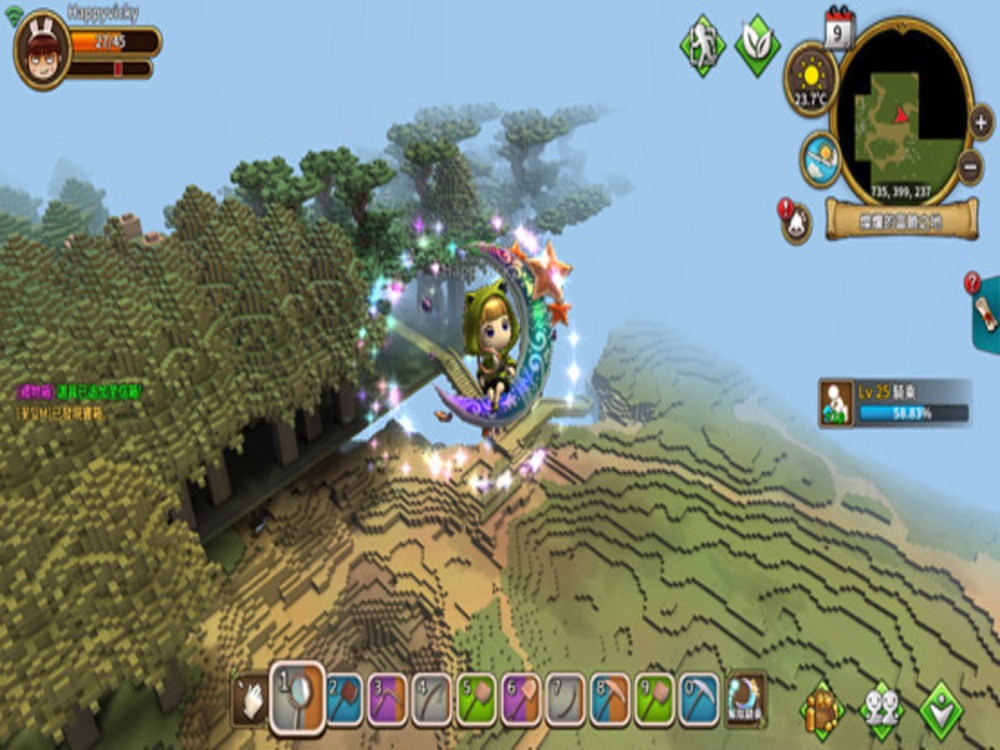Click the green leaf diamond icon

(x=757, y=45)
